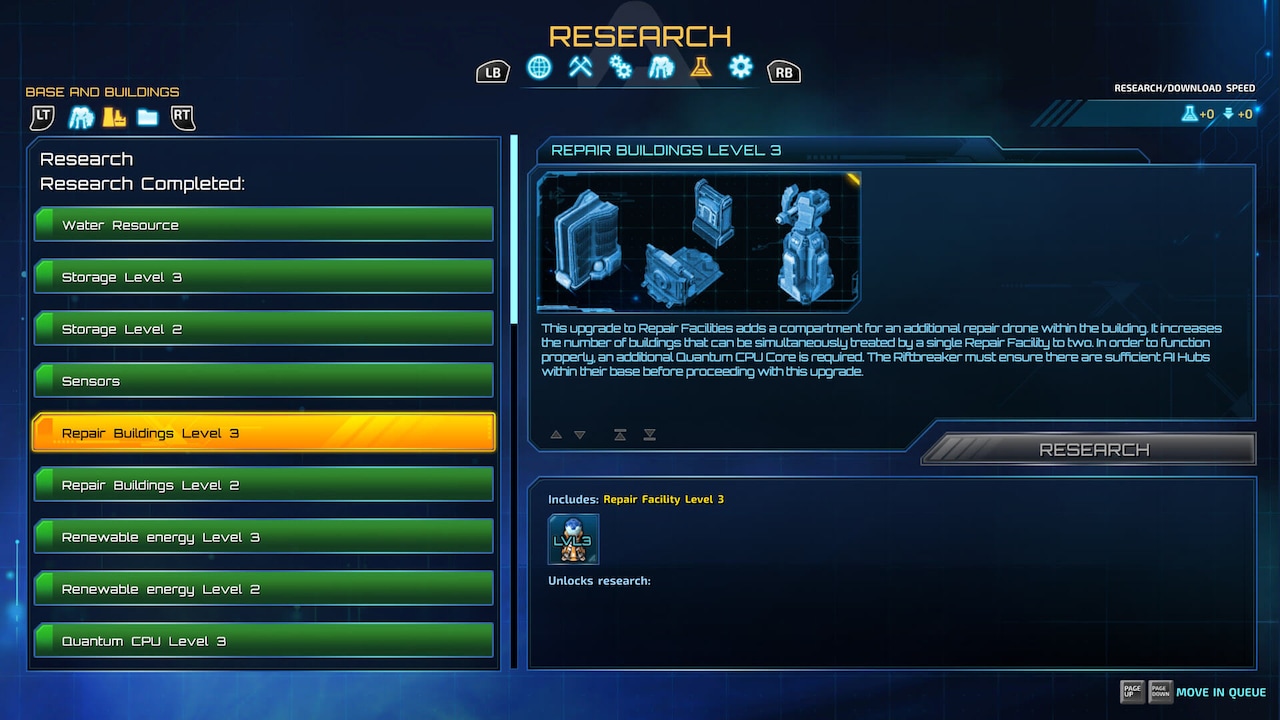The width and height of the screenshot is (1280, 720).
Task: Select the Sensors research row
Action: coord(264,381)
